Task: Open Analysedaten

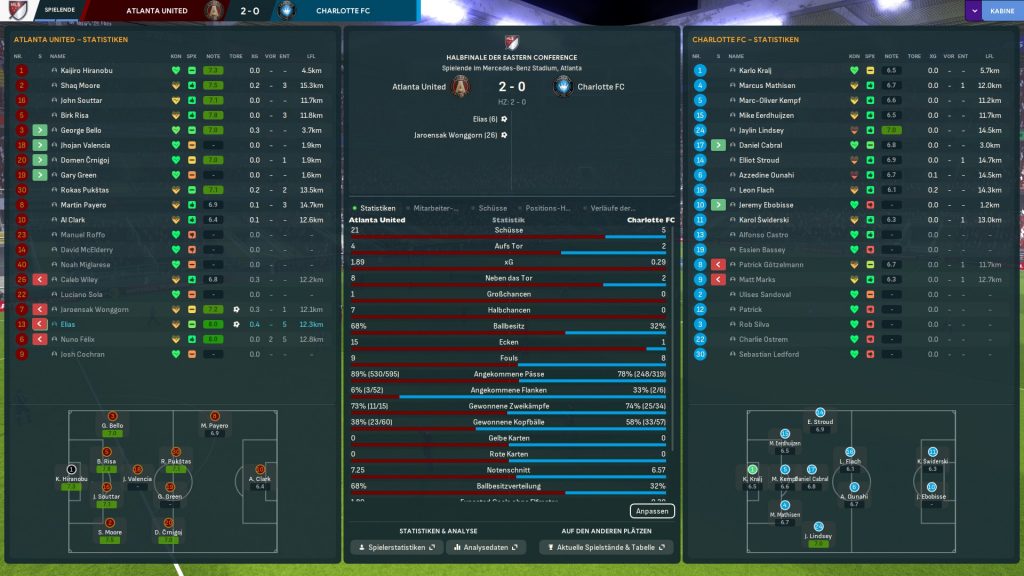Action: click(486, 548)
